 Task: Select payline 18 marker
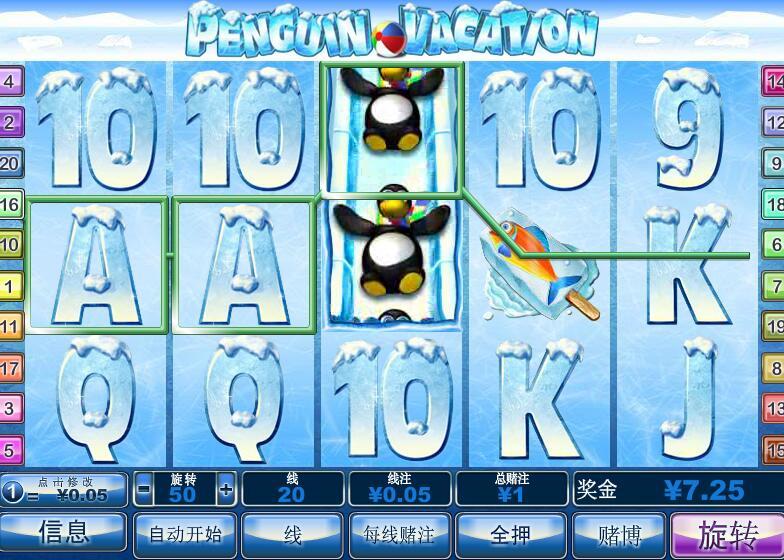(774, 204)
